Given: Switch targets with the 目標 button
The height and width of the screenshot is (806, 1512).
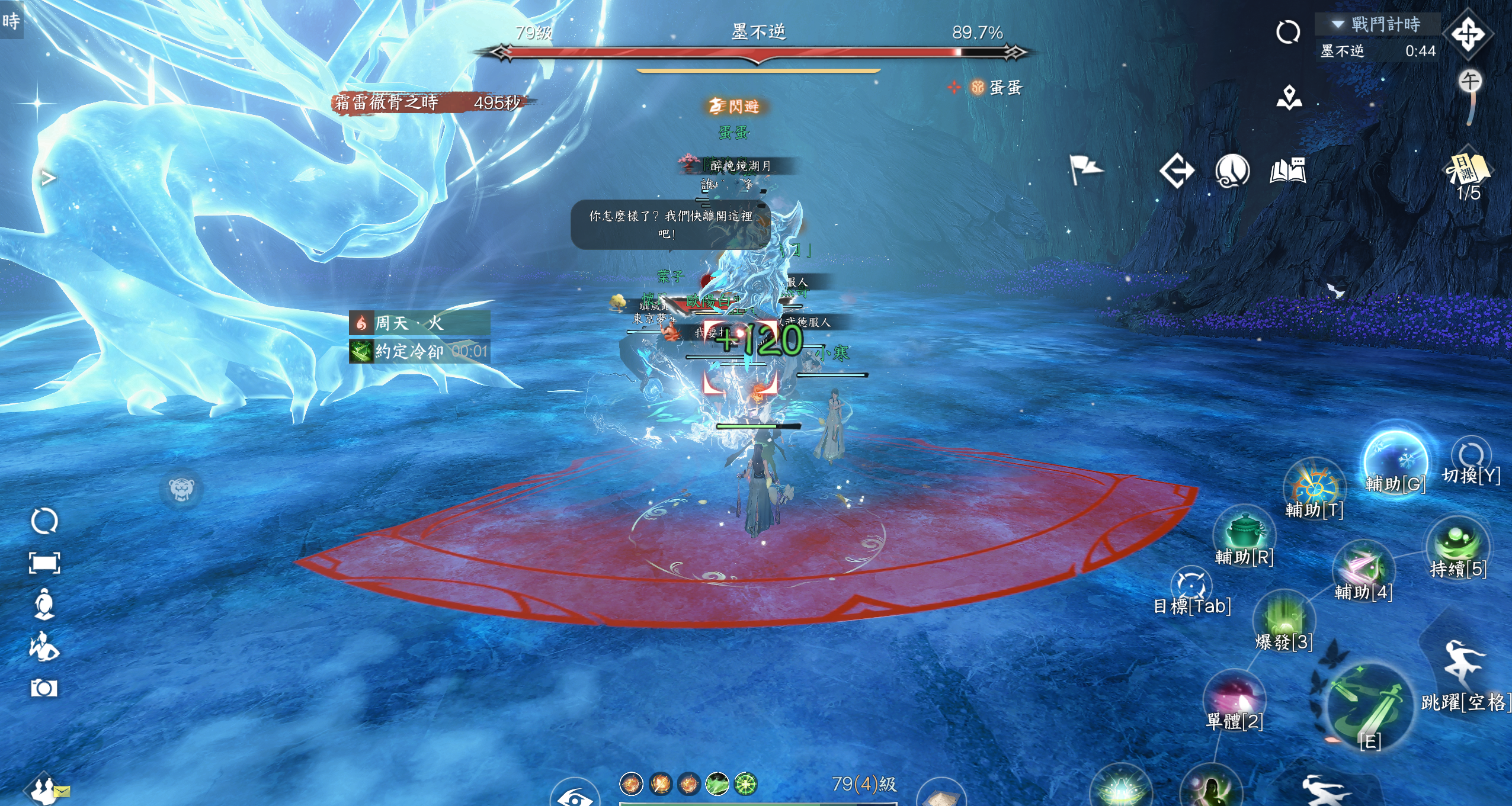Looking at the screenshot, I should (x=1191, y=585).
